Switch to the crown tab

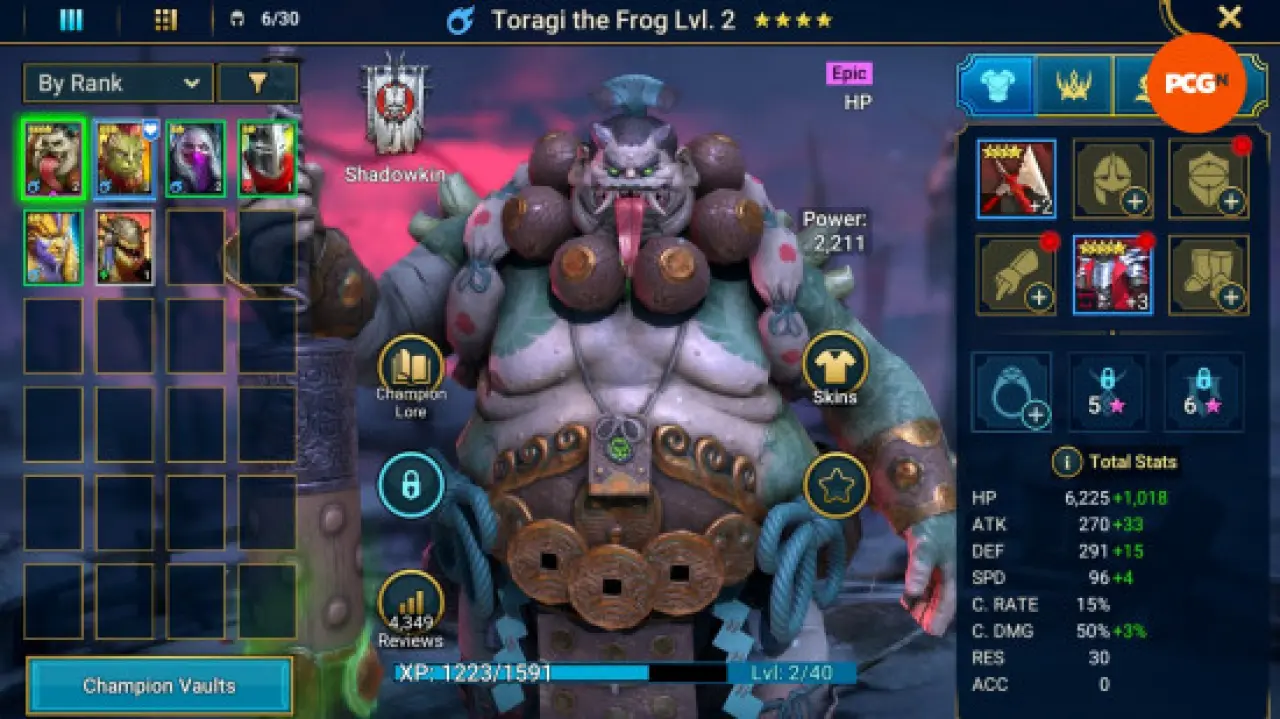tap(1074, 86)
